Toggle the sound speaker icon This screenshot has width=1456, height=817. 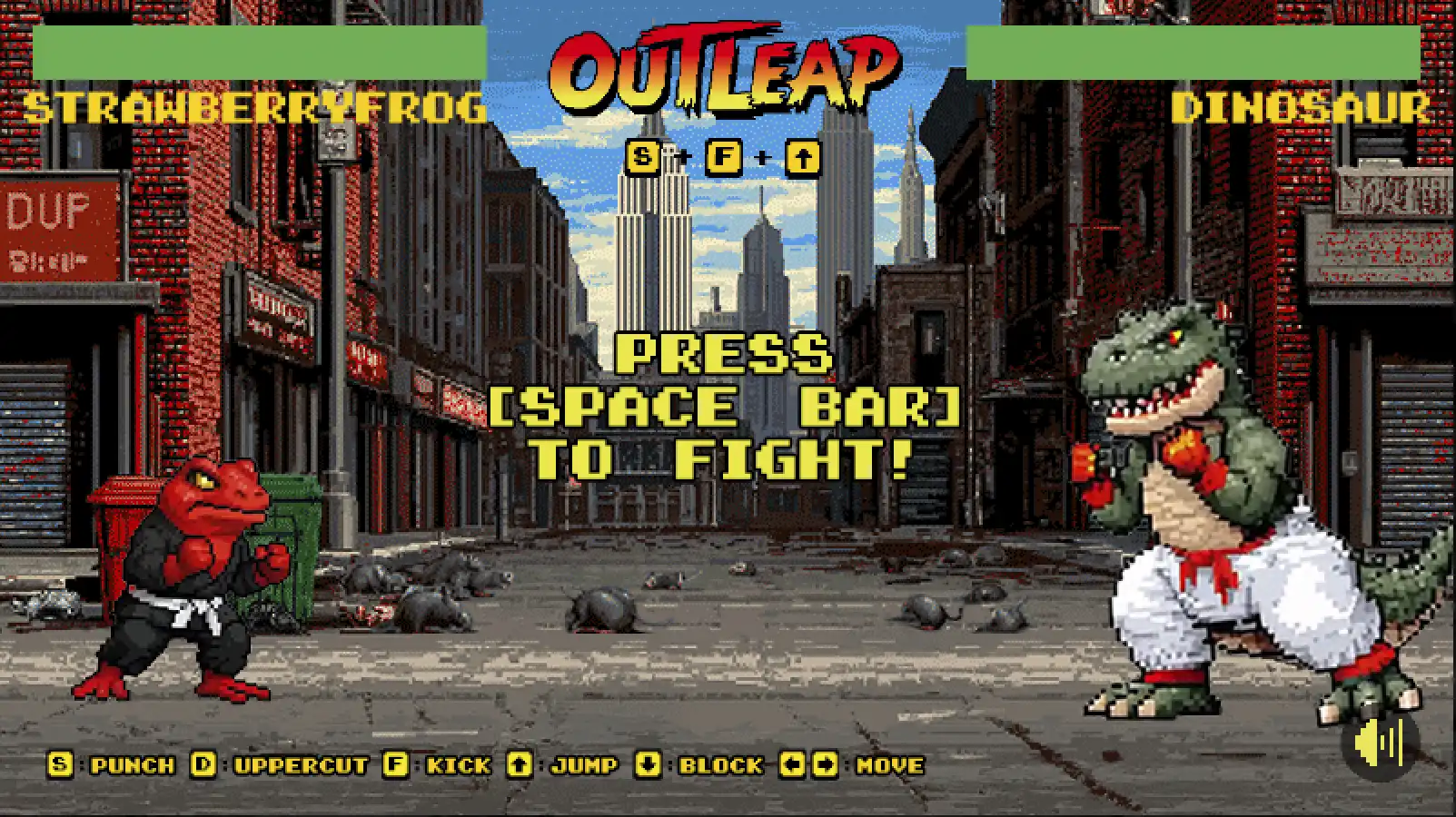[1380, 743]
